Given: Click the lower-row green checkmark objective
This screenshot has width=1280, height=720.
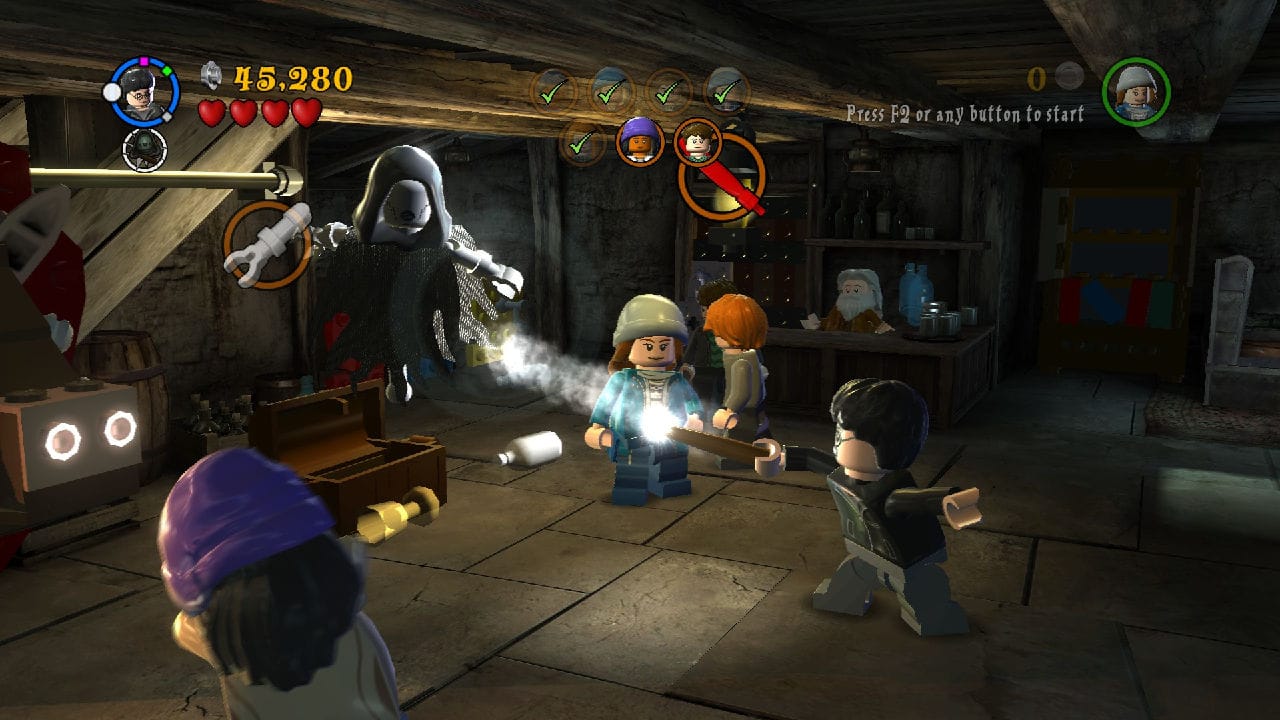Looking at the screenshot, I should click(x=579, y=146).
